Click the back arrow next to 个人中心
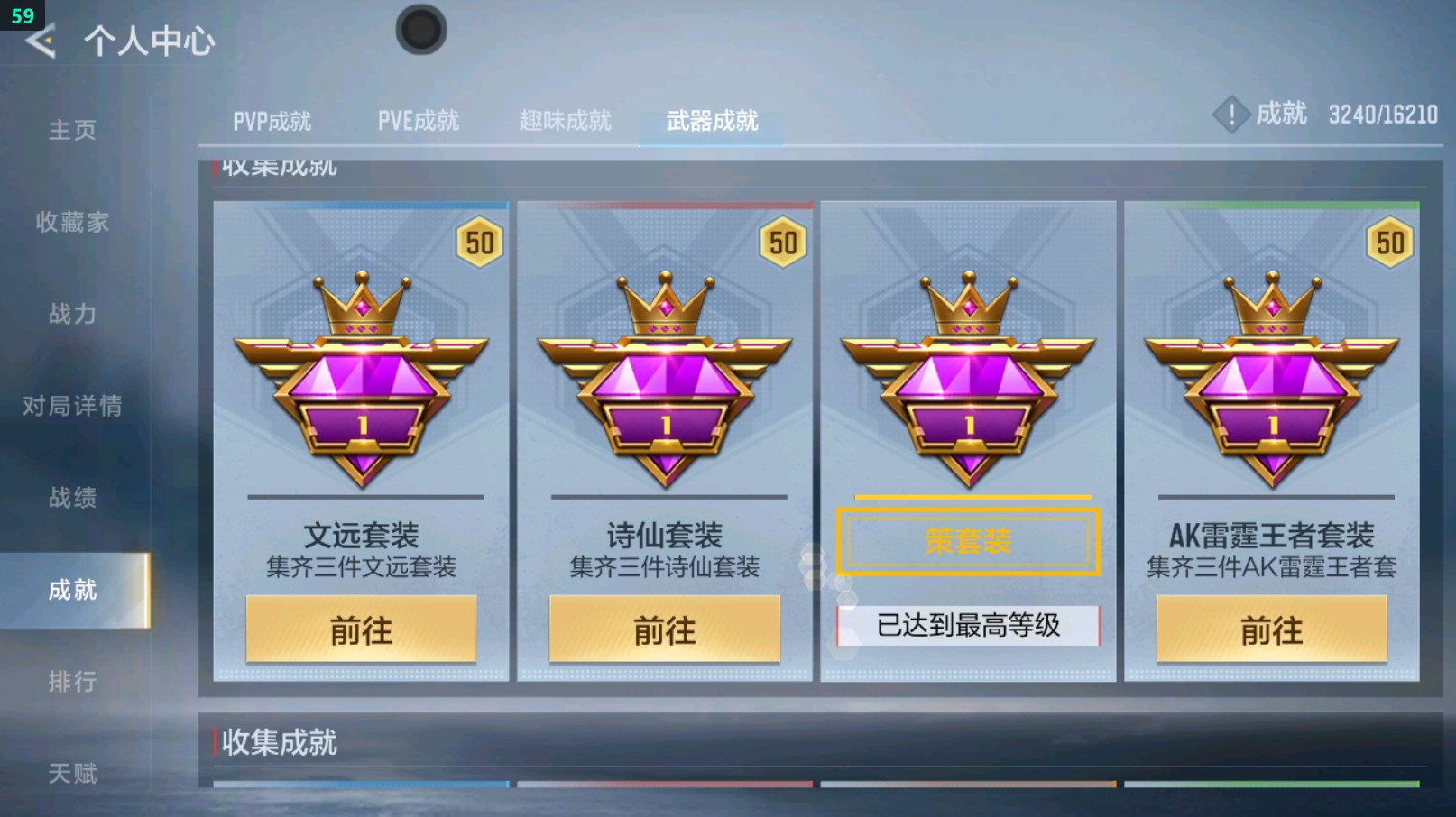This screenshot has height=817, width=1456. click(x=39, y=40)
